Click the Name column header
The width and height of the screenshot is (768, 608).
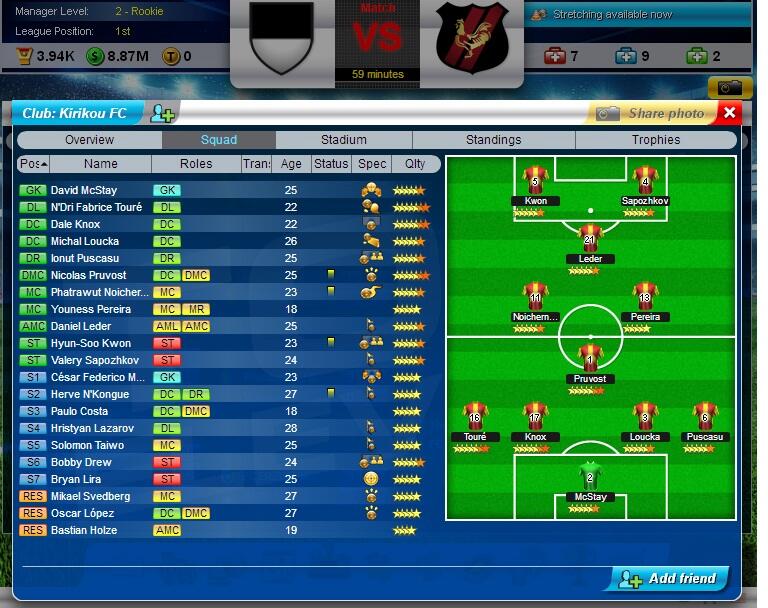[100, 164]
